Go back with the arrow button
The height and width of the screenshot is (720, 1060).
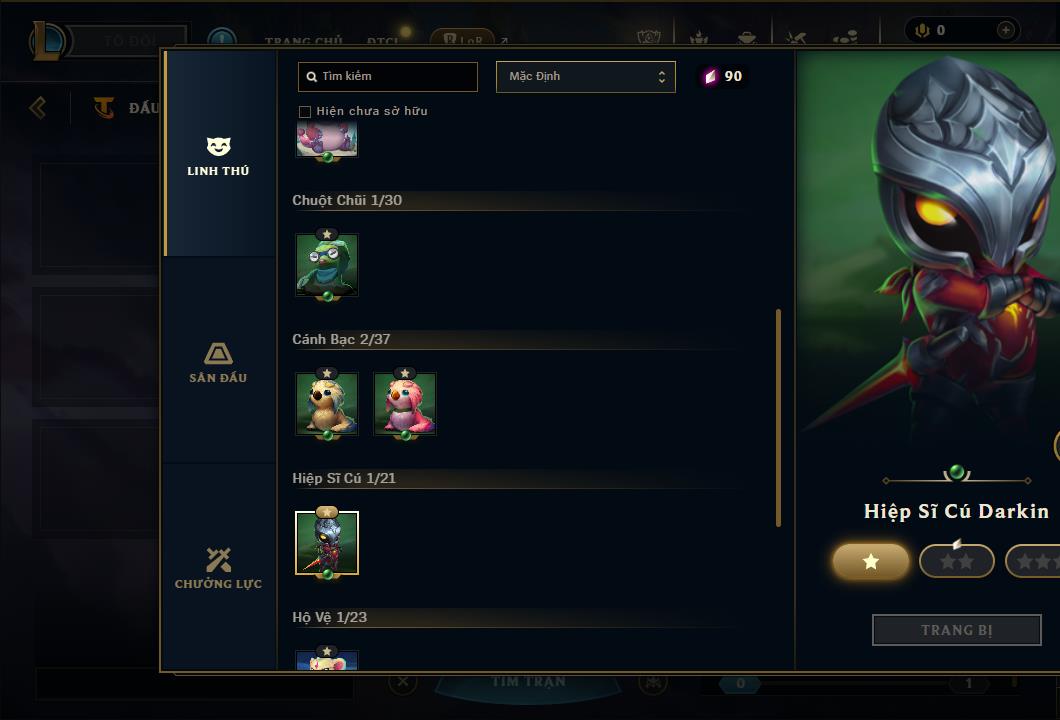pos(38,107)
